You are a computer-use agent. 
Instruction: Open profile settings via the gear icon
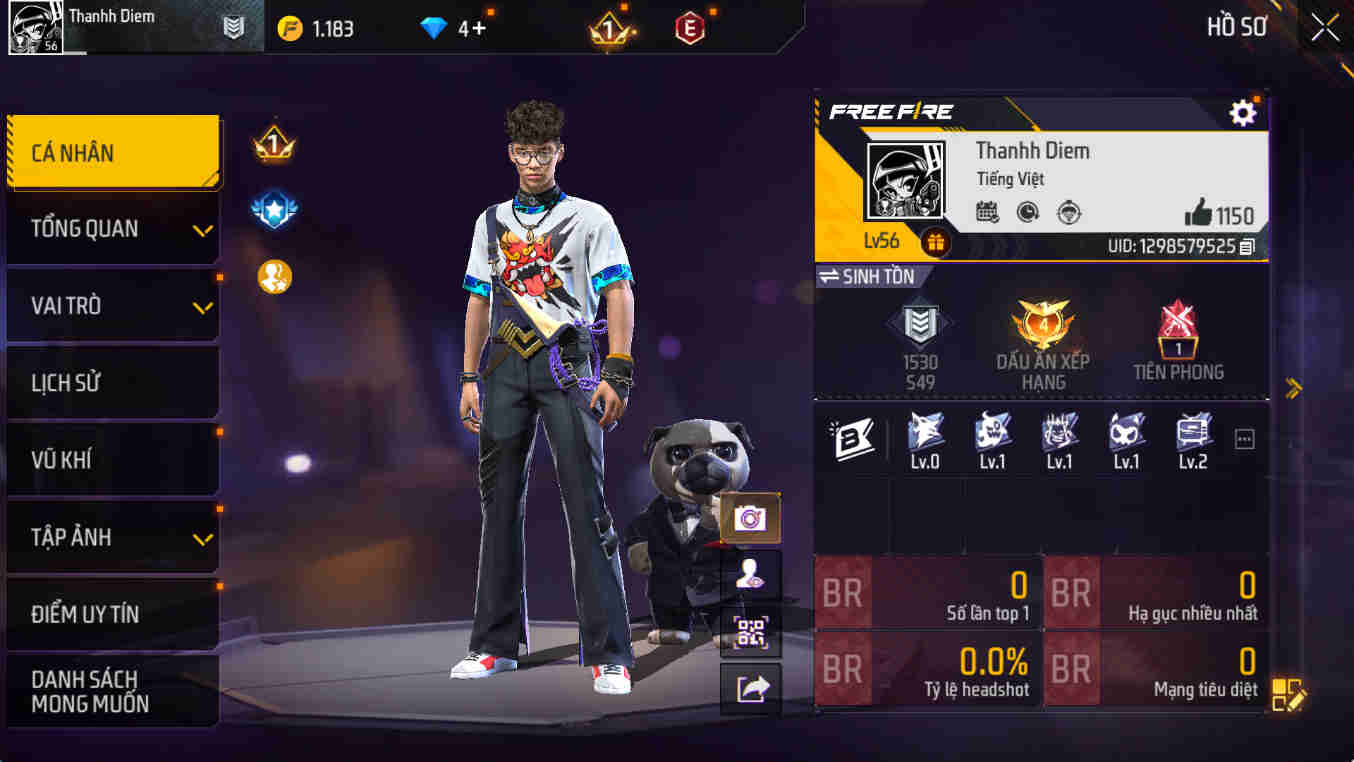[x=1242, y=113]
